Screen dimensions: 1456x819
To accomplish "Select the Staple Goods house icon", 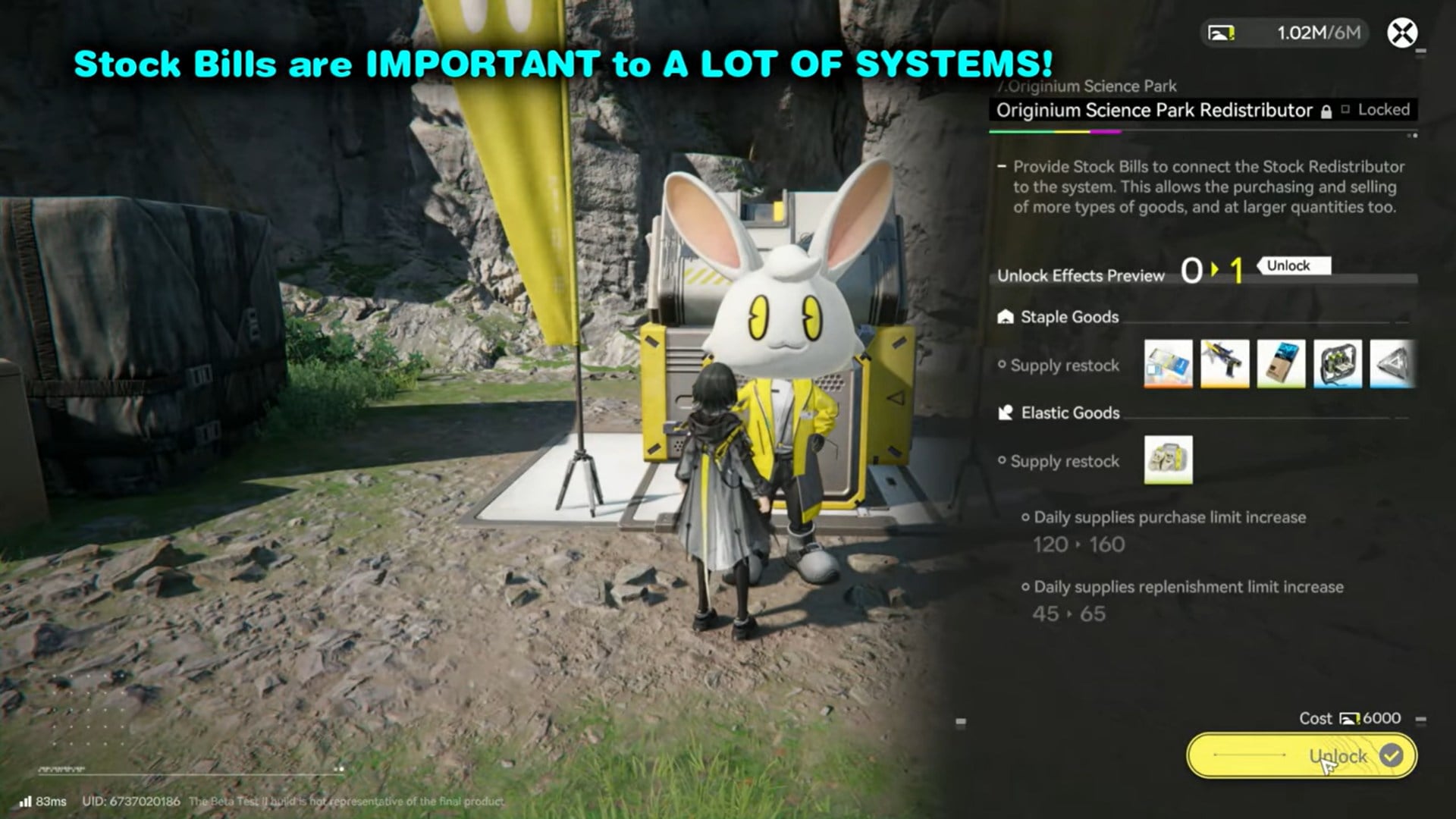I will [x=1005, y=317].
